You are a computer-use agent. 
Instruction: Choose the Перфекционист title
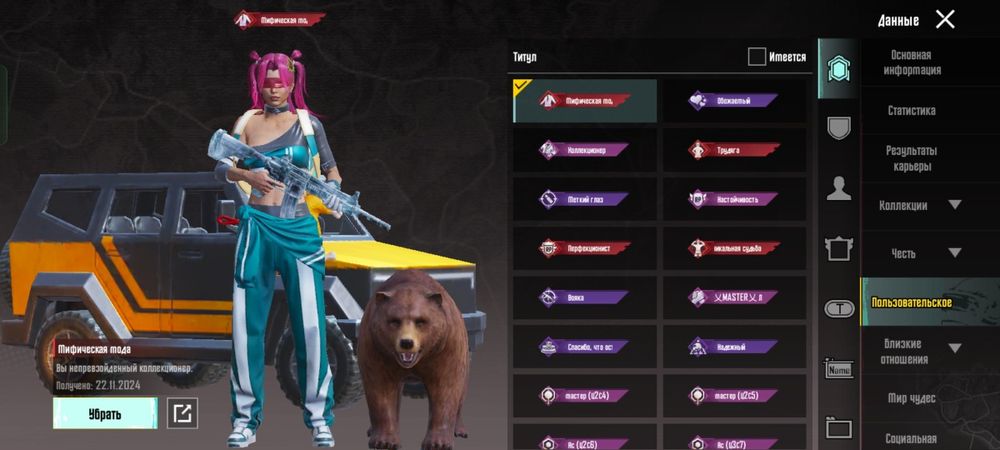coord(585,248)
